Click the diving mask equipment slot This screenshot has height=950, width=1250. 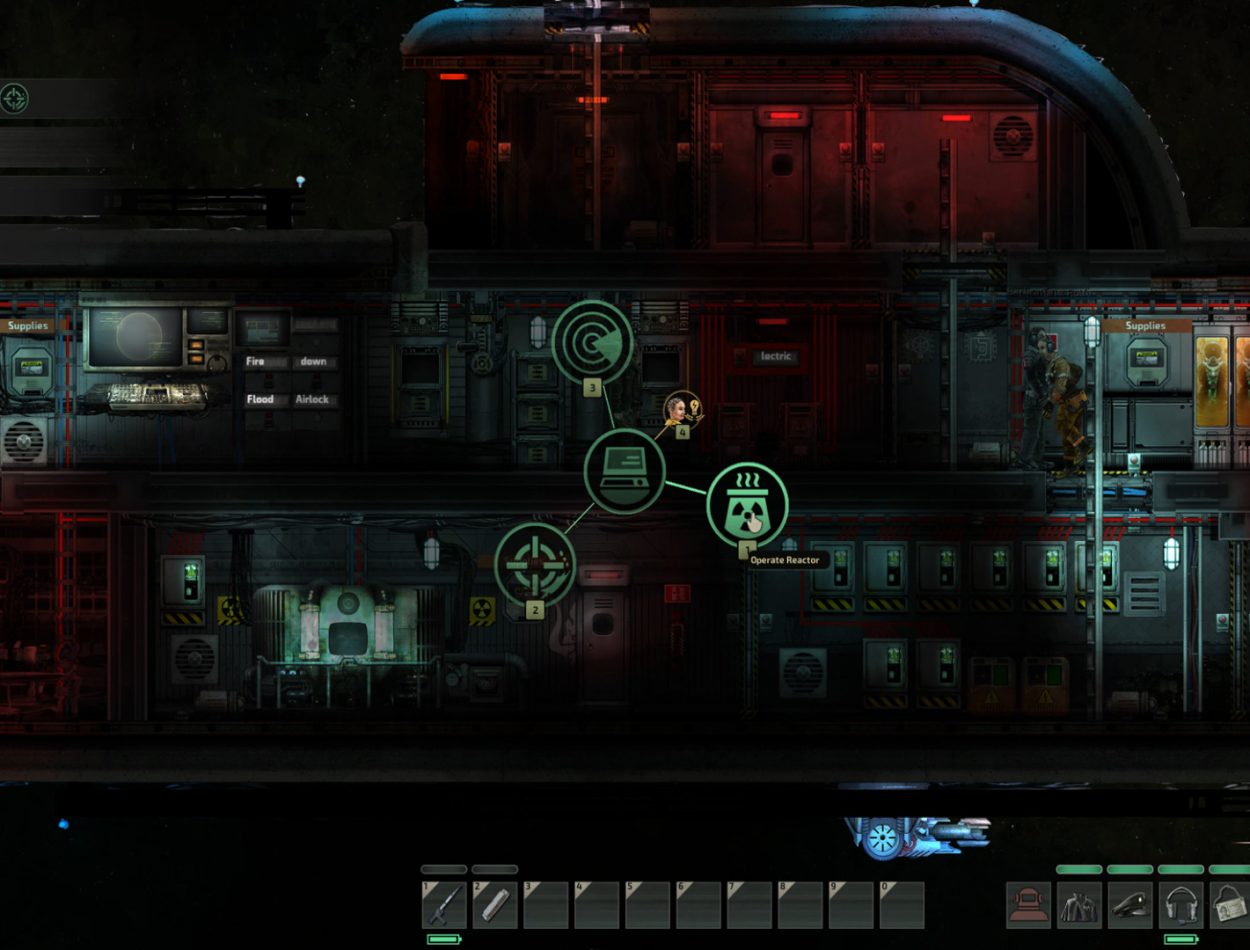point(1029,905)
